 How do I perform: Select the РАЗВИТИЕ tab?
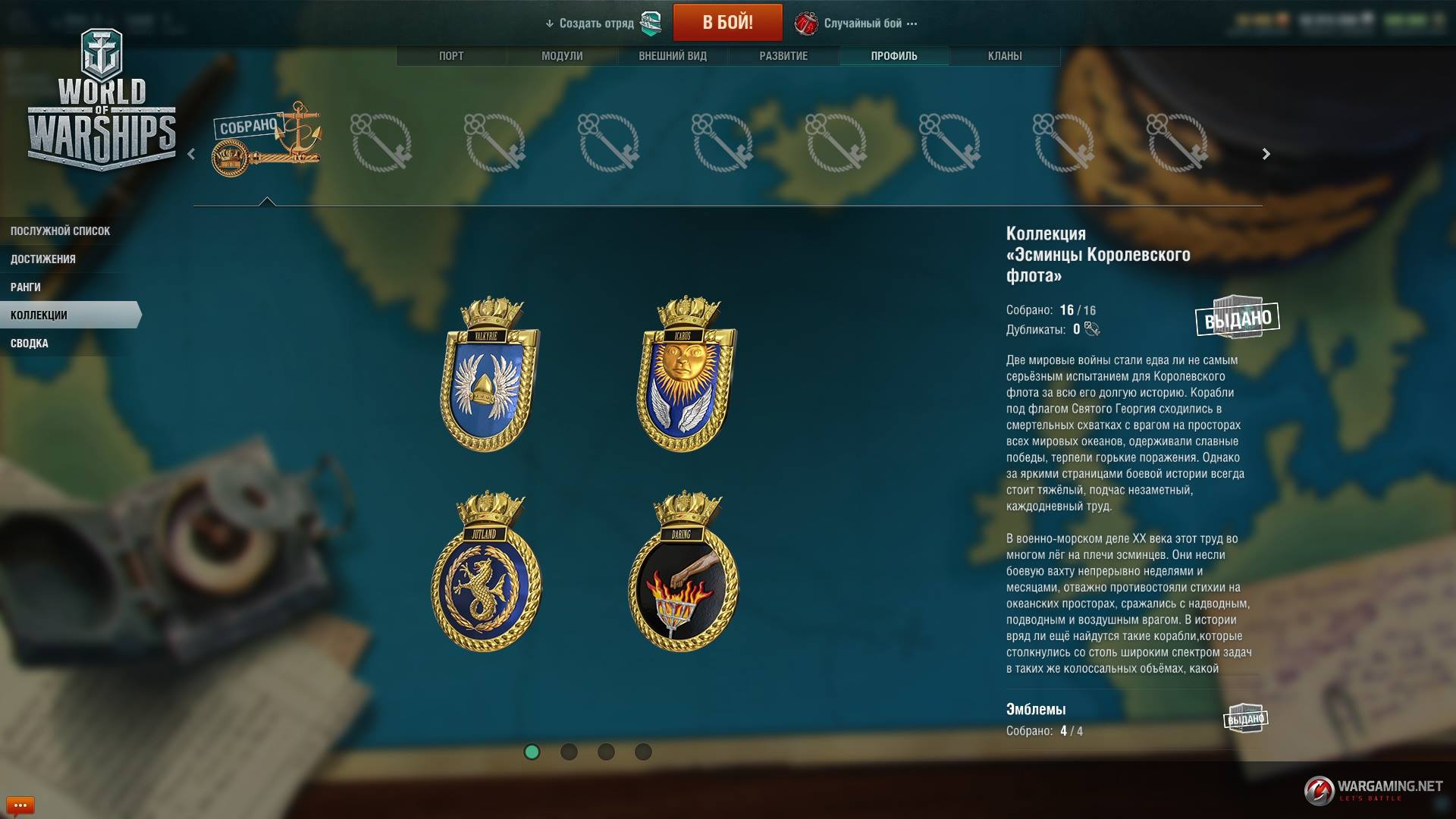tap(783, 56)
